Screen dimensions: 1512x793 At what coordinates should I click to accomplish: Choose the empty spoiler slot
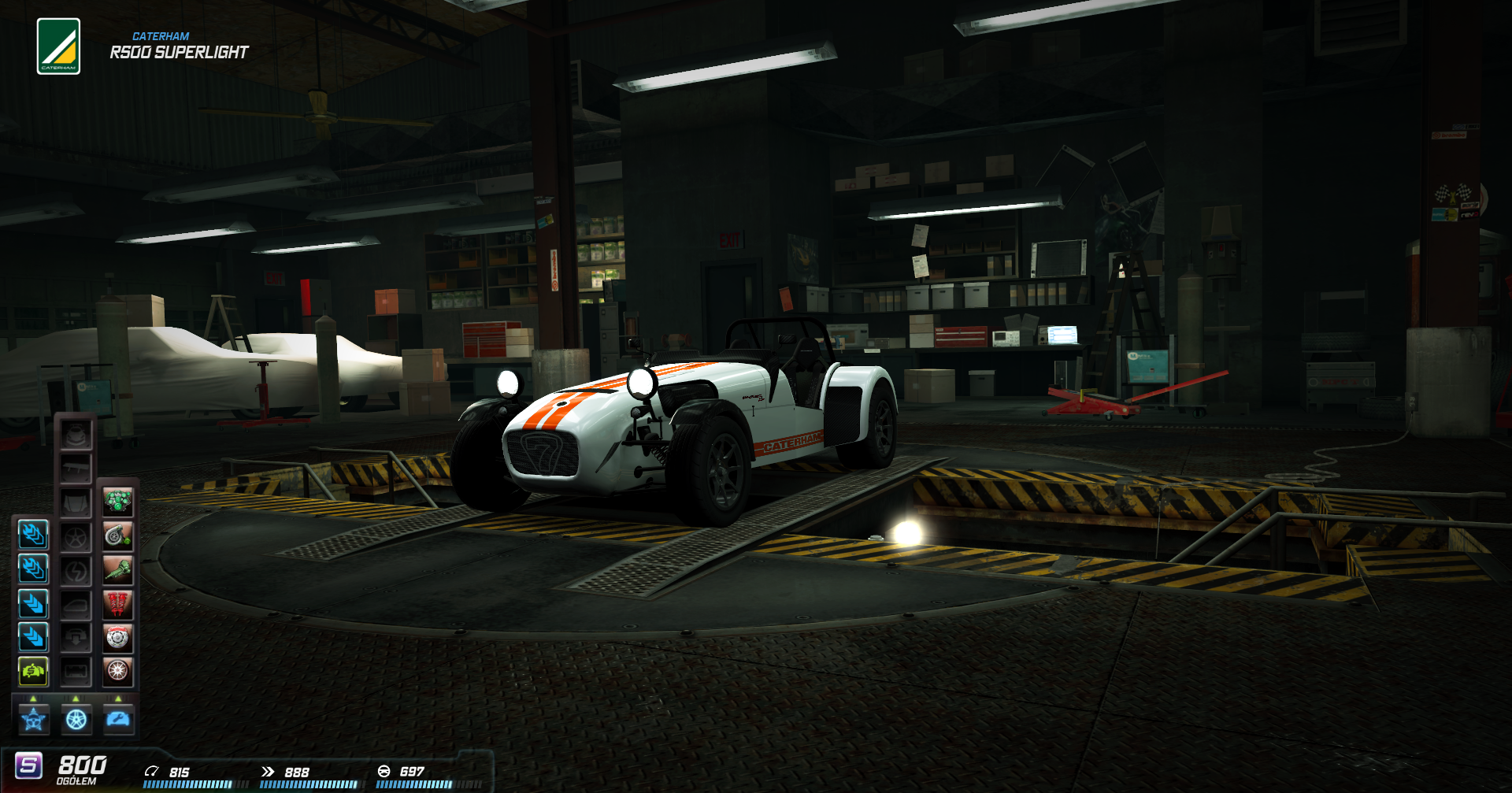click(76, 469)
